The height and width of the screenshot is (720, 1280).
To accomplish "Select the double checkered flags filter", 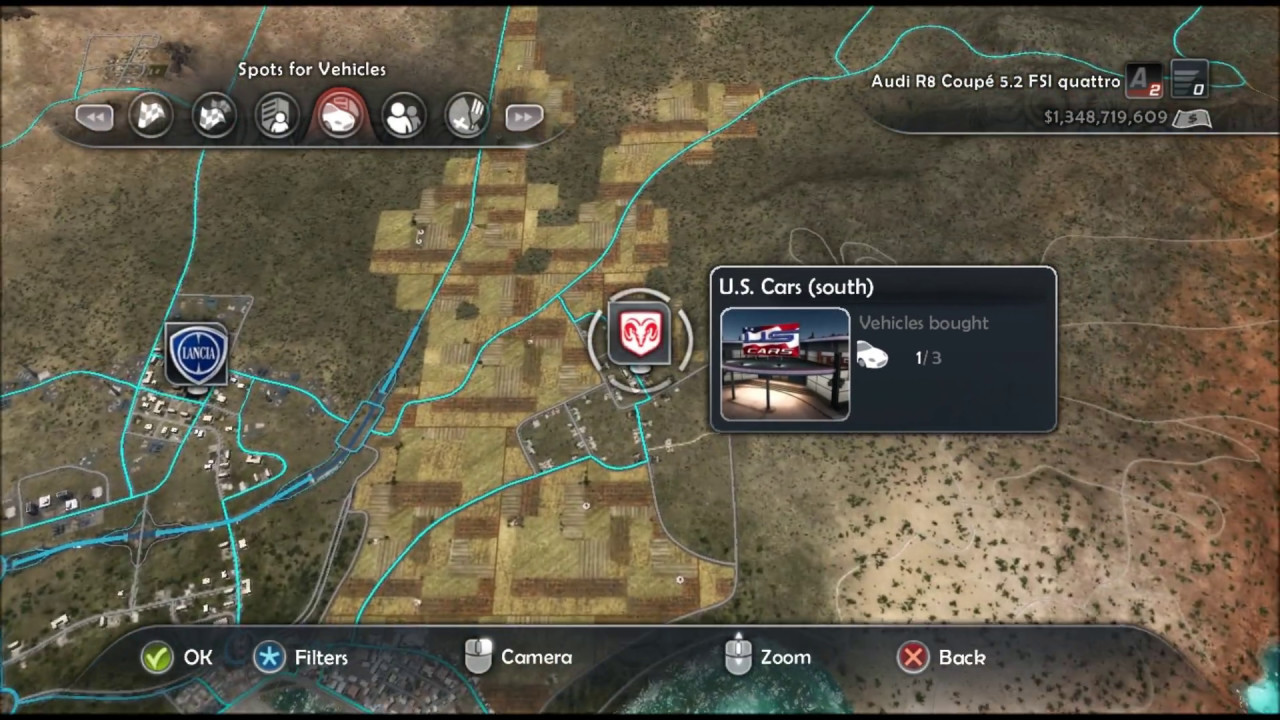I will click(x=214, y=116).
